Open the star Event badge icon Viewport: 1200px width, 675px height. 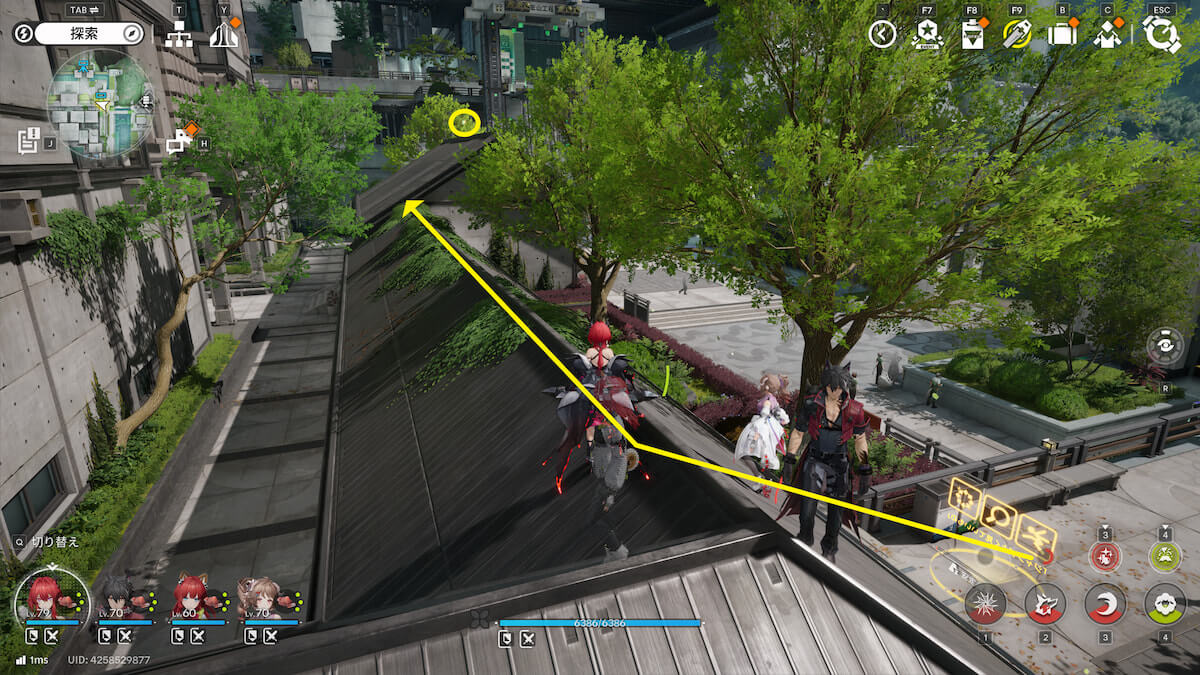[x=927, y=34]
